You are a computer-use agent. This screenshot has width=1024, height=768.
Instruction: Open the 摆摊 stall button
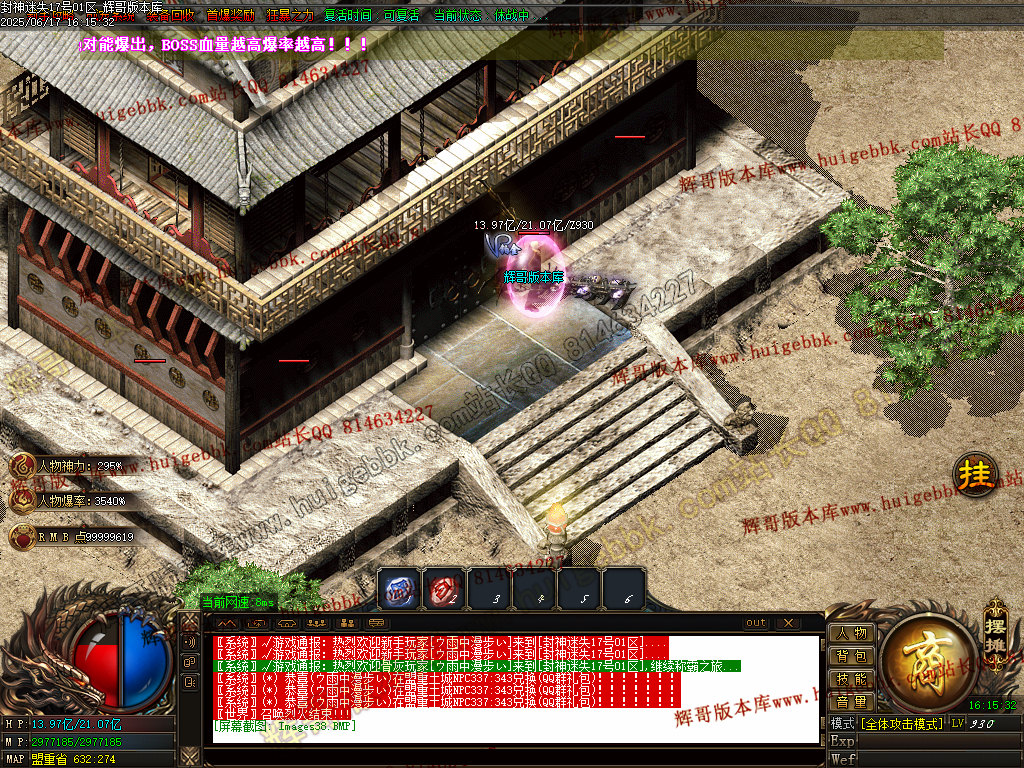pos(993,625)
